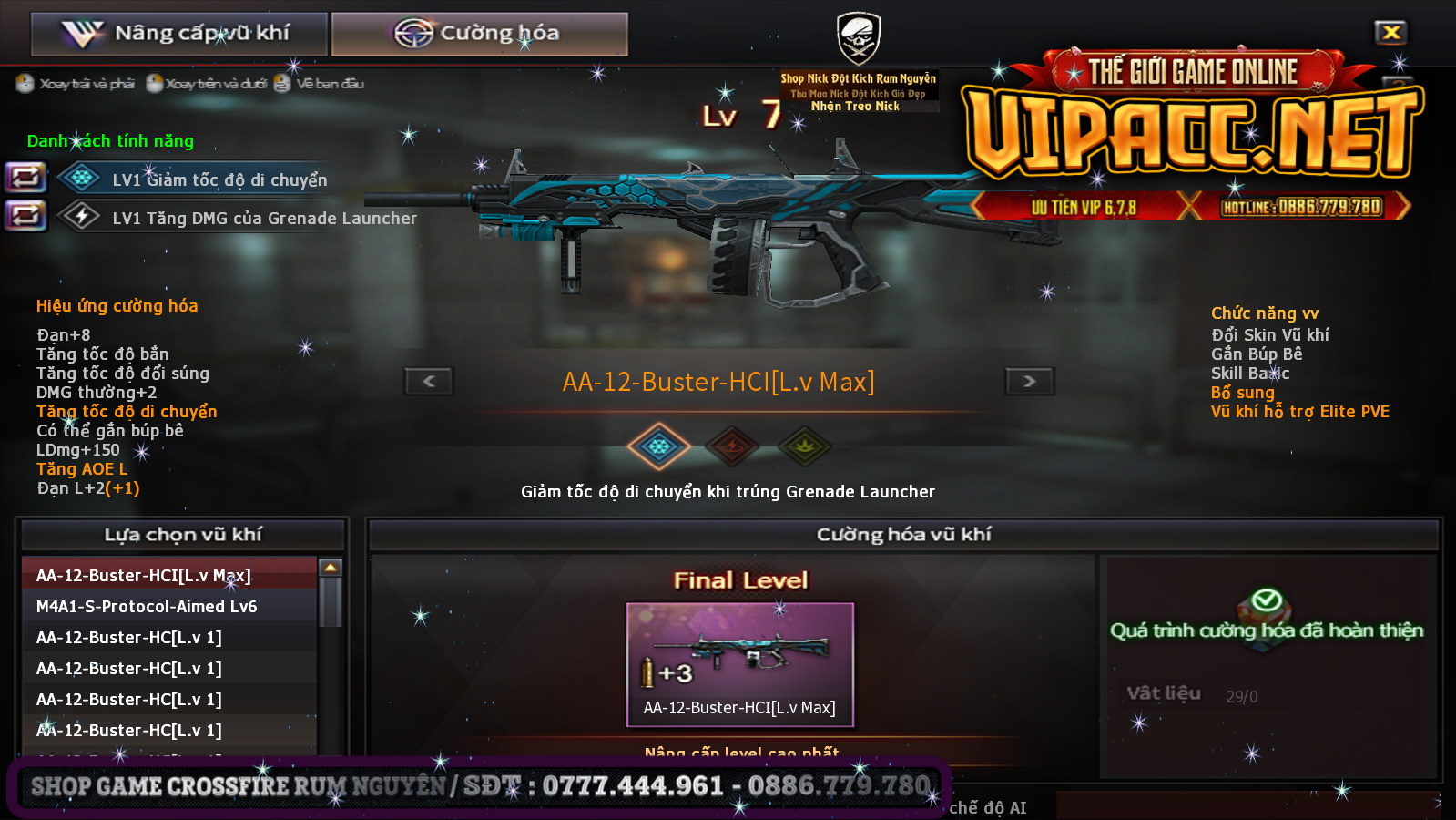Close the weapon upgrade window
The width and height of the screenshot is (1456, 820).
(x=1390, y=33)
